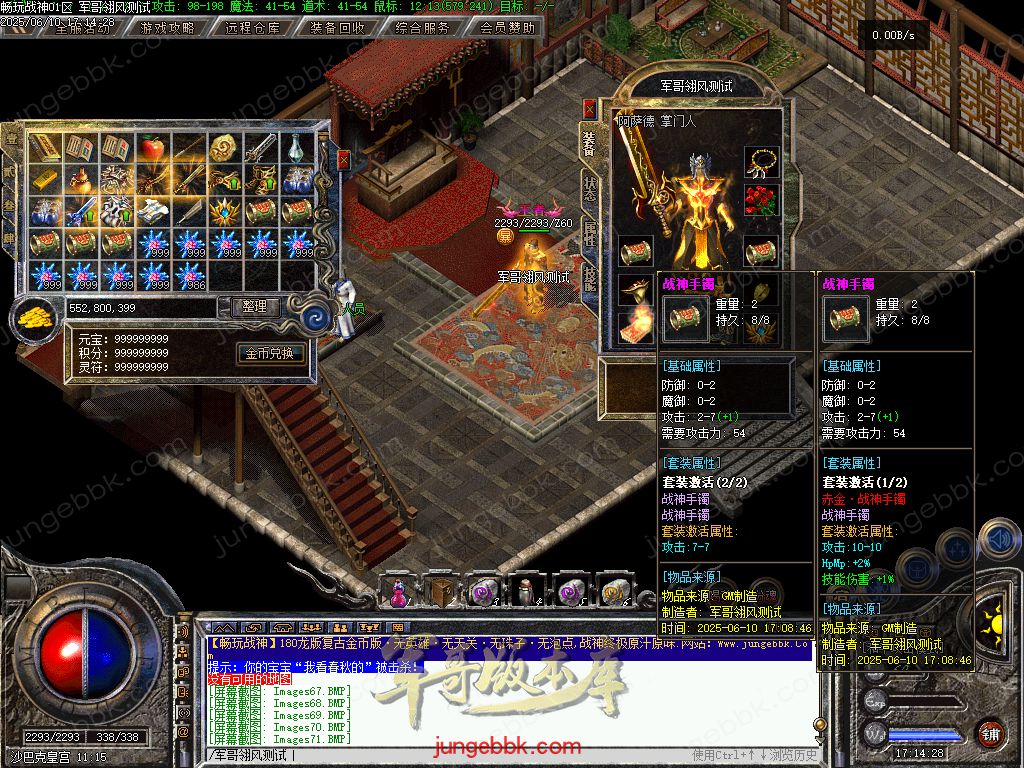The width and height of the screenshot is (1024, 768).
Task: Use the pink potion in the hotbar
Action: point(398,592)
